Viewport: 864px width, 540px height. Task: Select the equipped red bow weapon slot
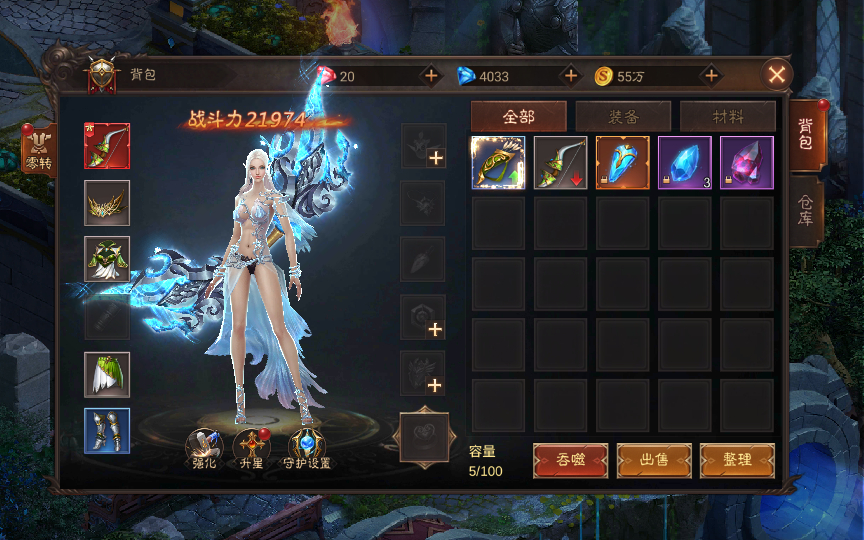click(x=107, y=146)
